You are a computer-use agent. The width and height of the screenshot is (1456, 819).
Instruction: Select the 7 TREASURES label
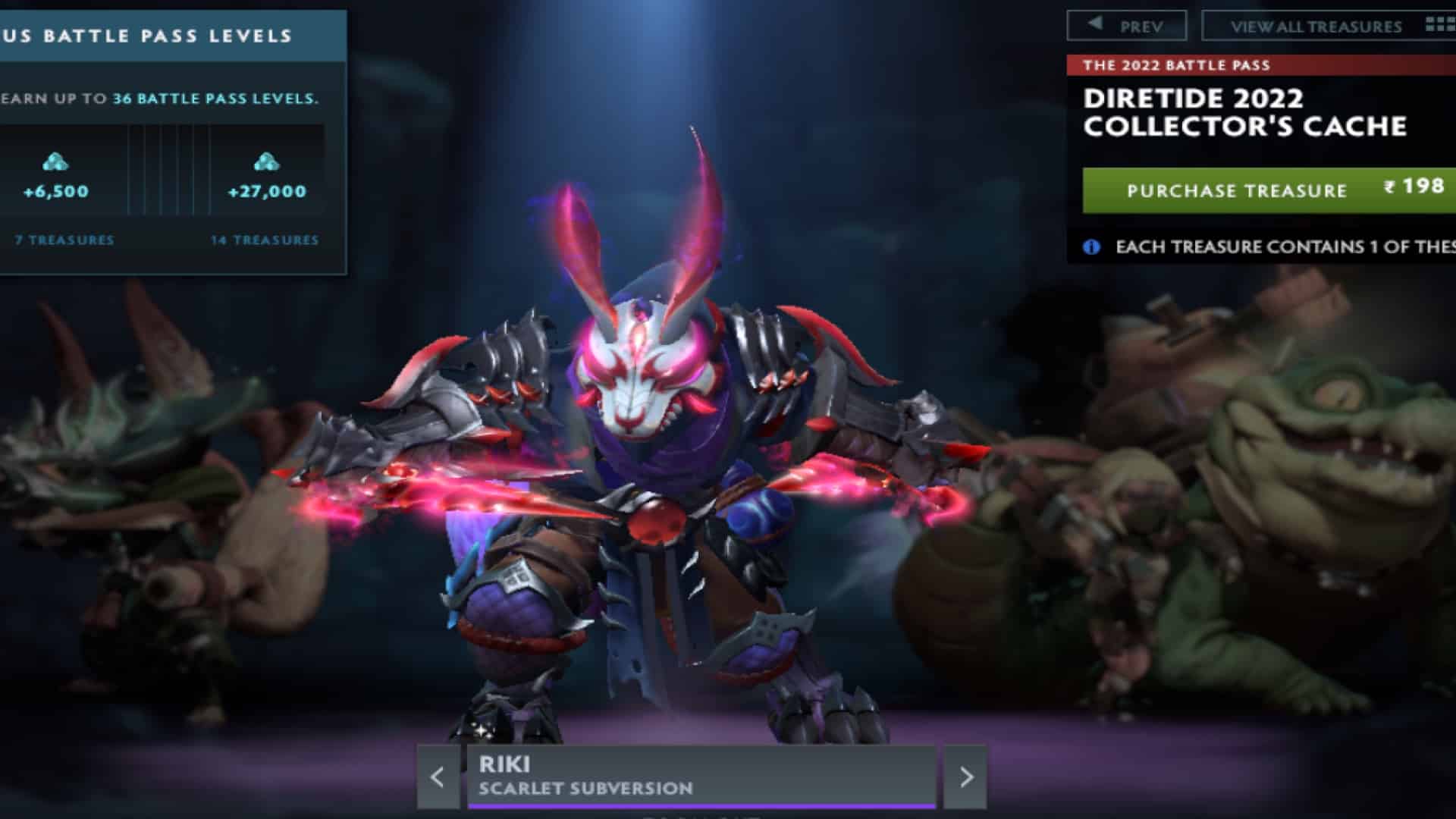[x=62, y=240]
